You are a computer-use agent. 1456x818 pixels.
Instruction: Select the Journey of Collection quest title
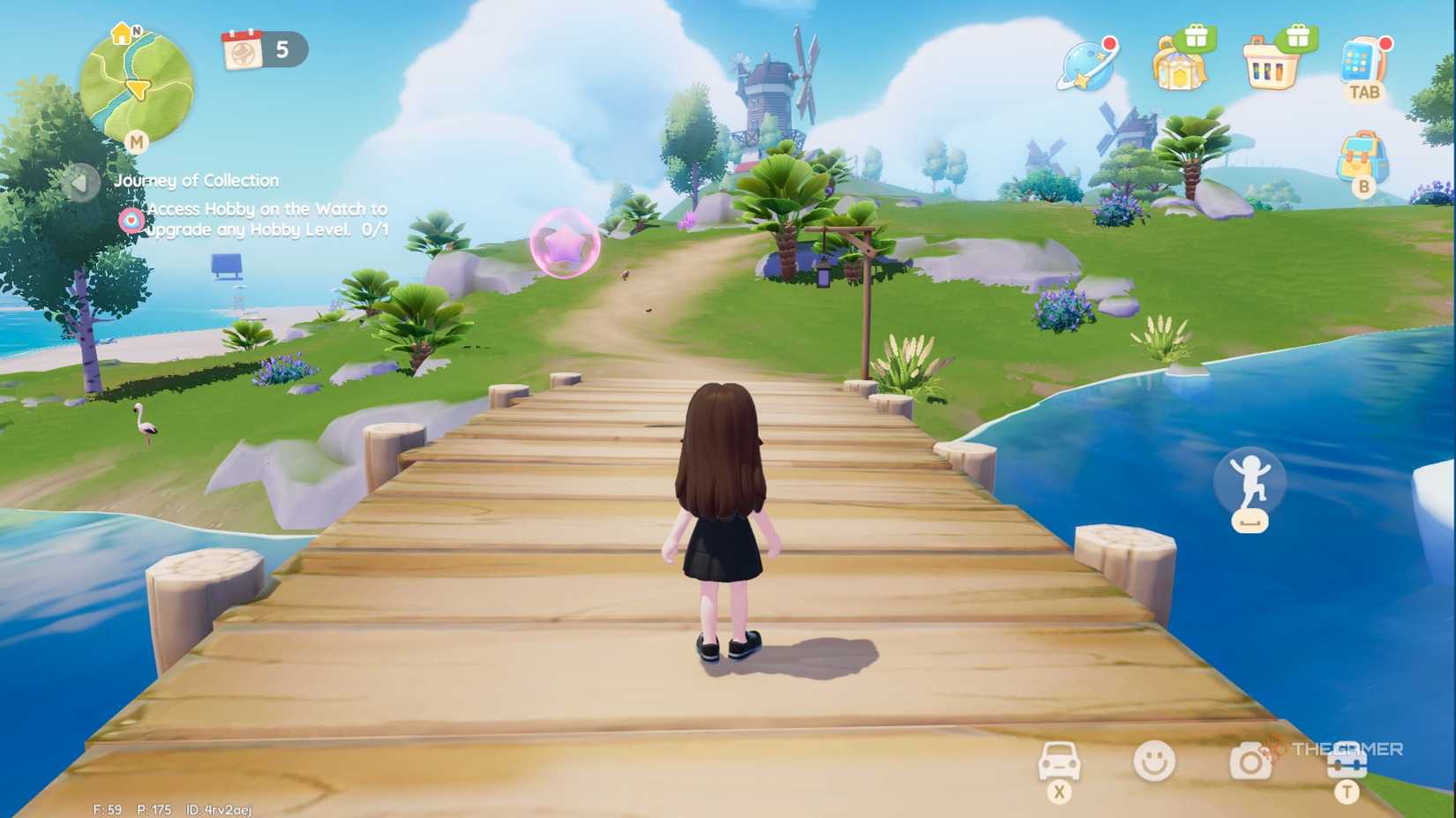click(196, 180)
